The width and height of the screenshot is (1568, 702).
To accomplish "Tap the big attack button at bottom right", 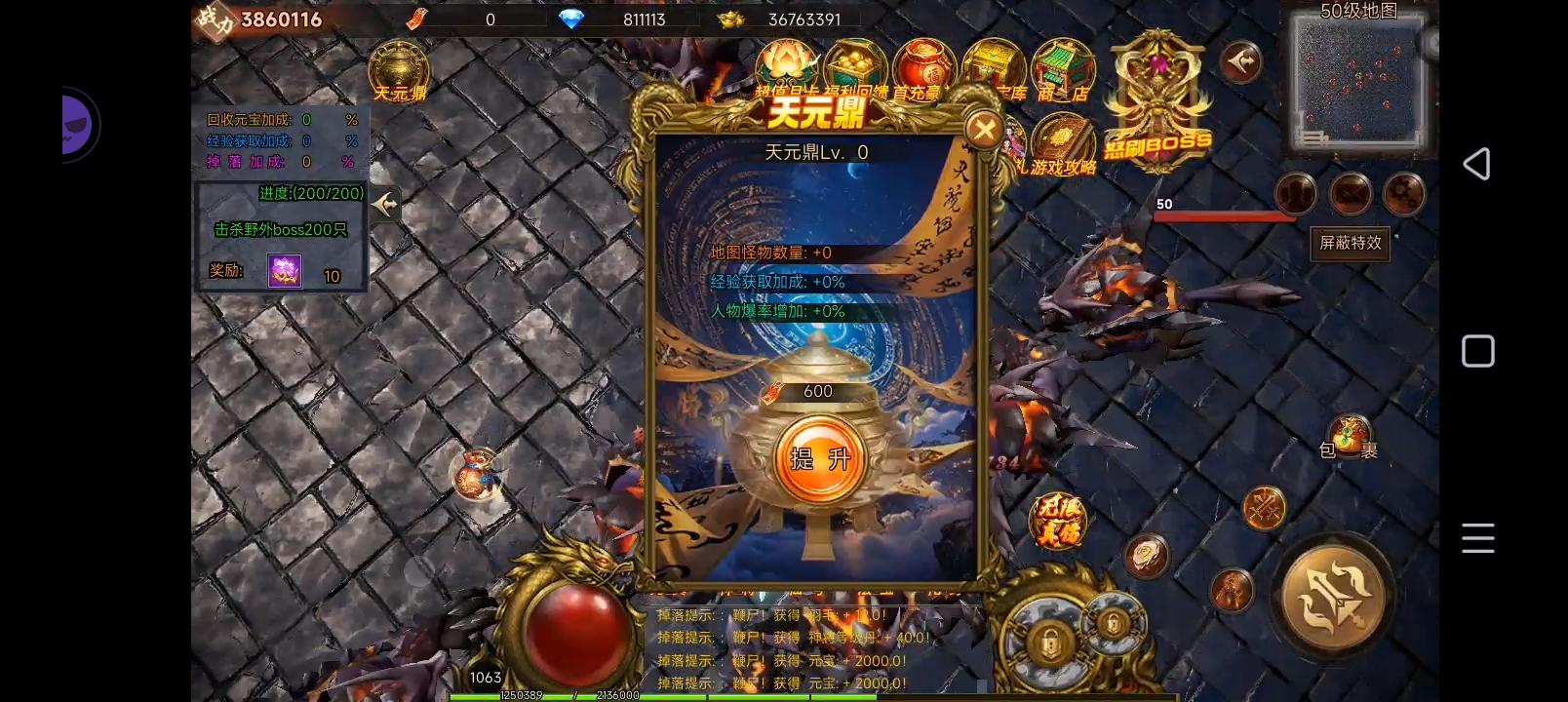I will (1335, 597).
